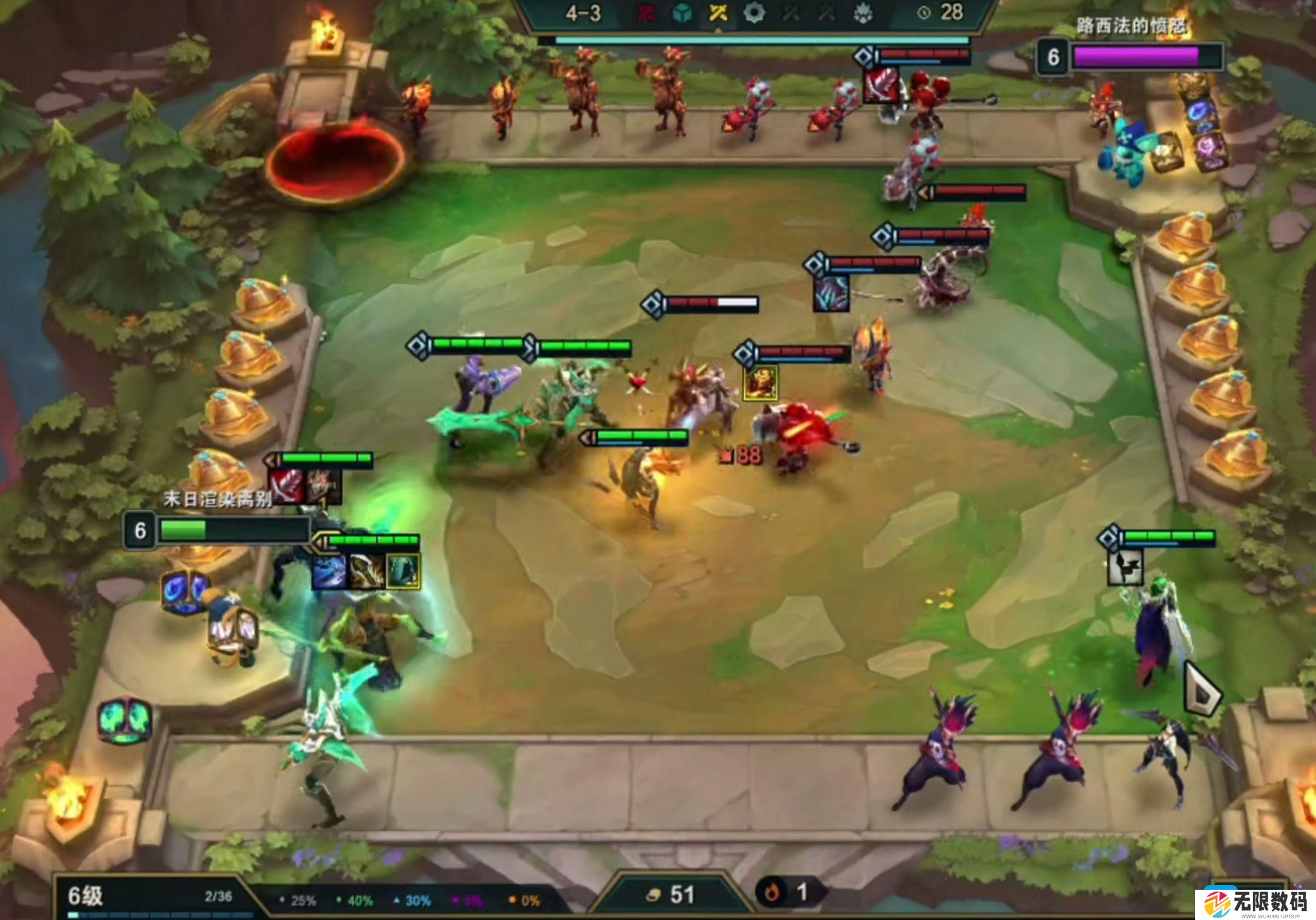Inspect the gold-bordered orange item on enemy champion
This screenshot has height=920, width=1316.
click(761, 383)
